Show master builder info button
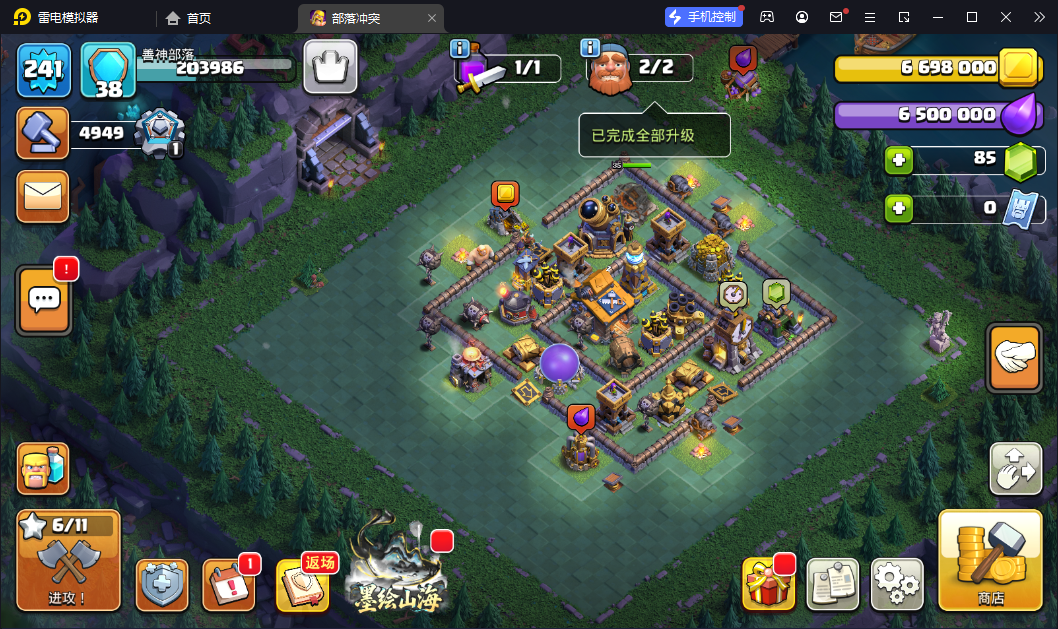 click(x=590, y=48)
